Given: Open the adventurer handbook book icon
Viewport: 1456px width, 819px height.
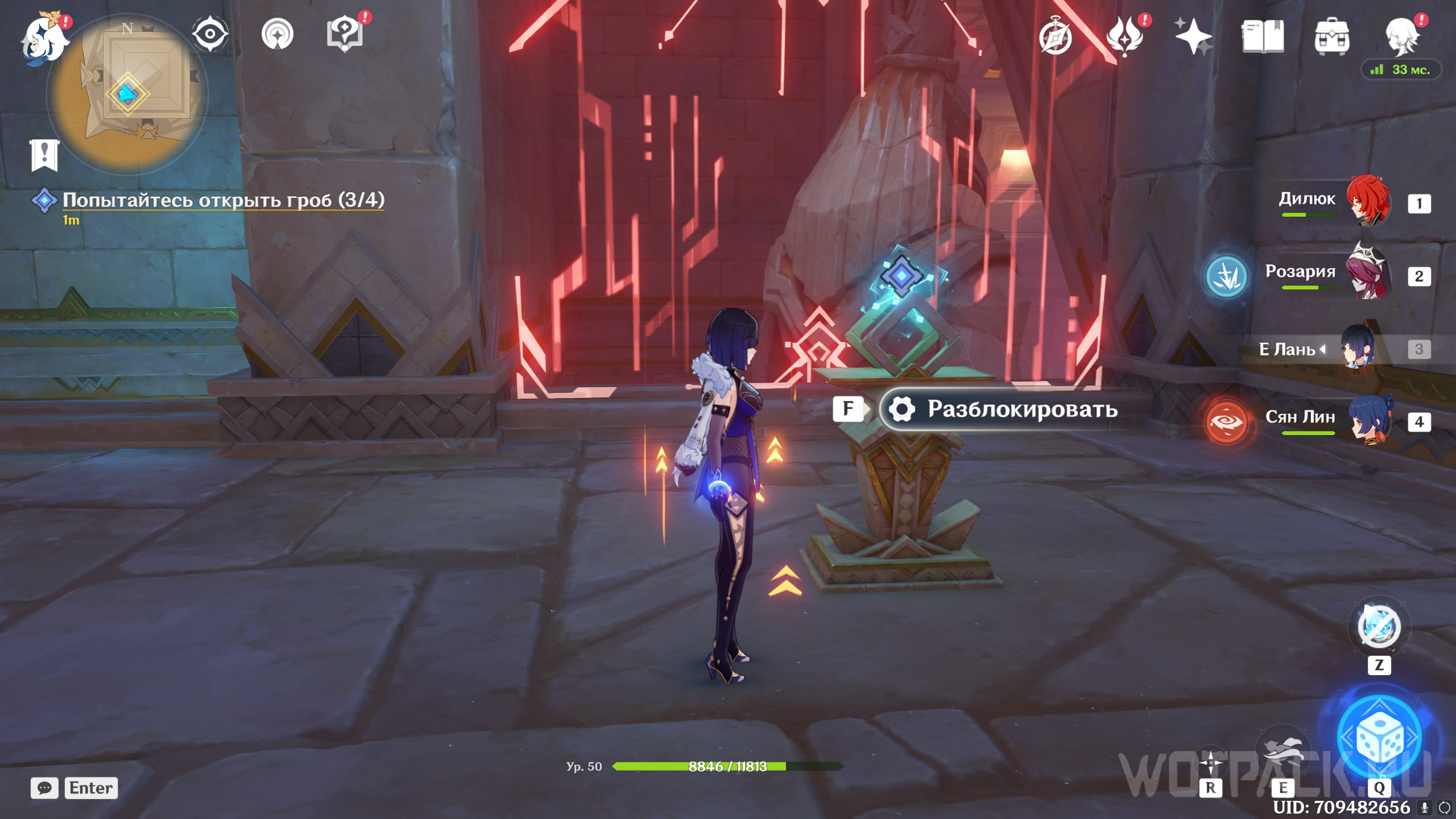Looking at the screenshot, I should point(1263,36).
